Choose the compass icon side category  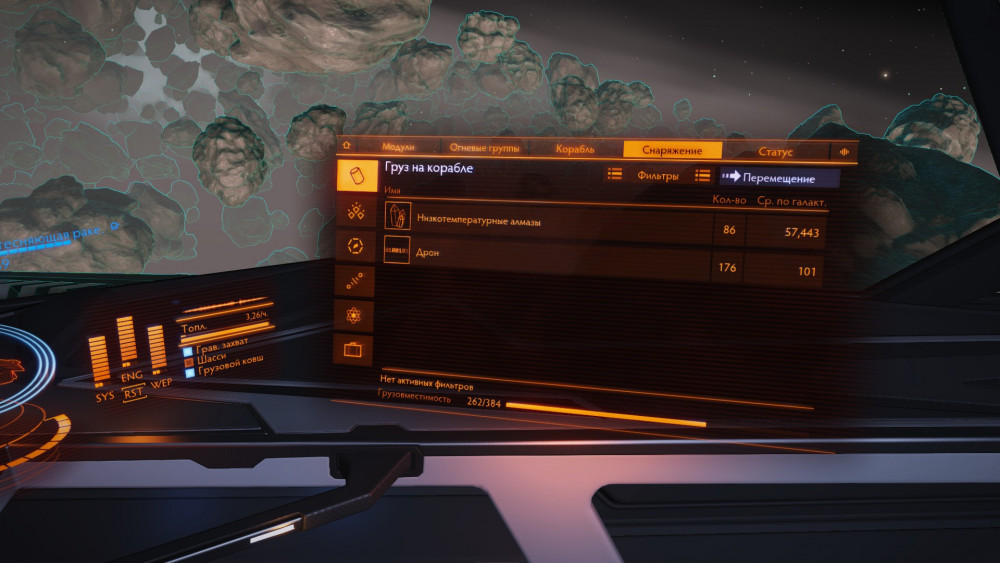tap(356, 246)
